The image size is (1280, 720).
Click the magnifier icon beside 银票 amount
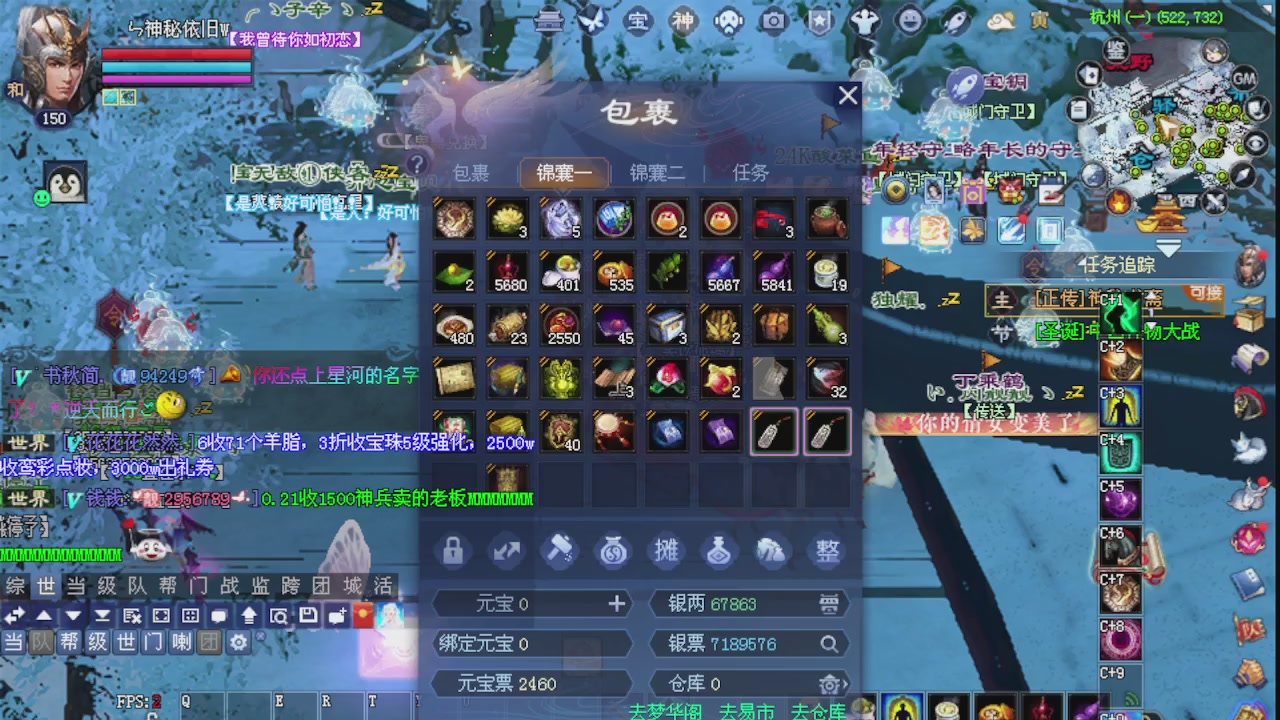pyautogui.click(x=830, y=644)
